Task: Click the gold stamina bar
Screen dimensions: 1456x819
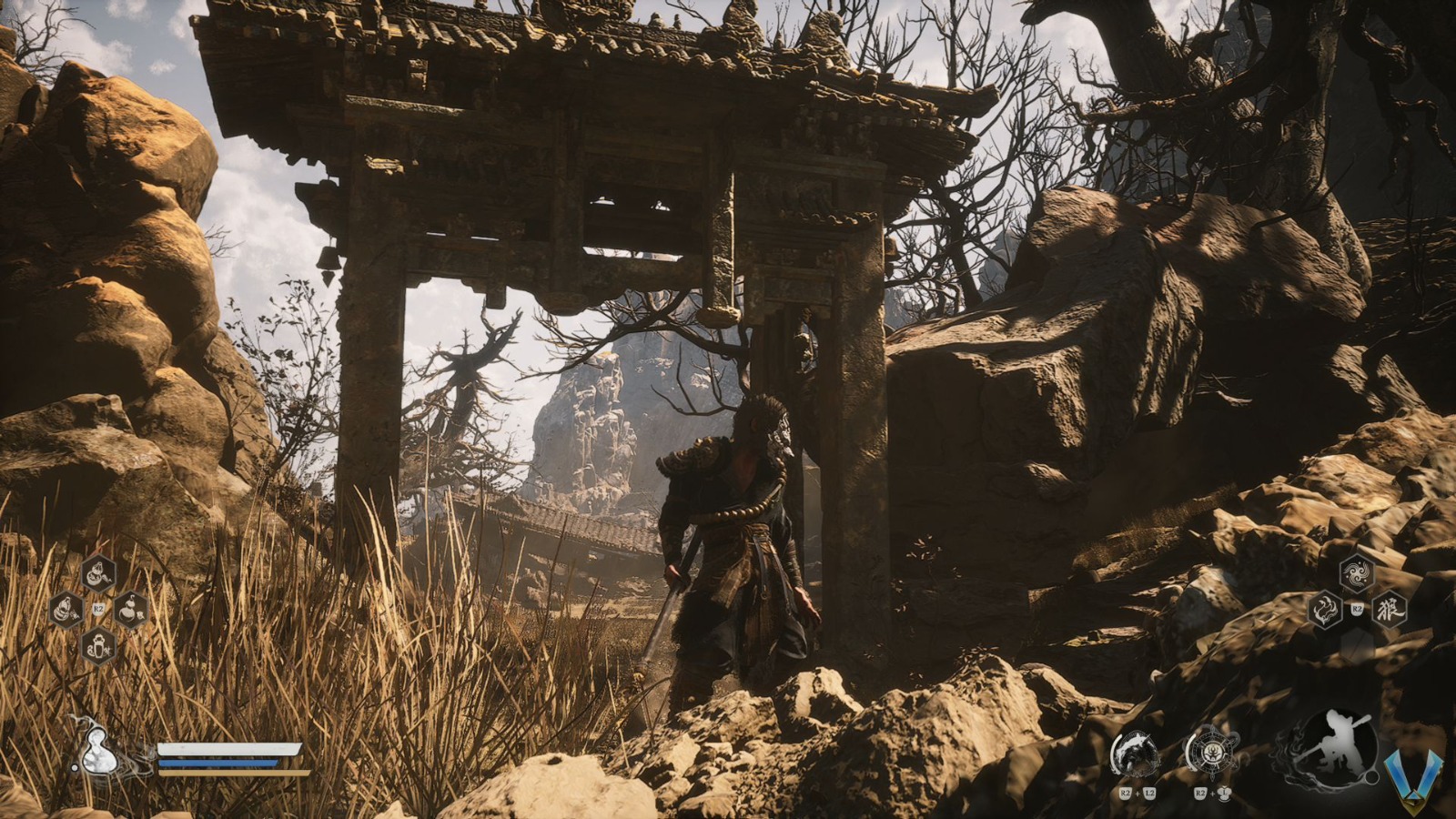Action: [x=226, y=773]
